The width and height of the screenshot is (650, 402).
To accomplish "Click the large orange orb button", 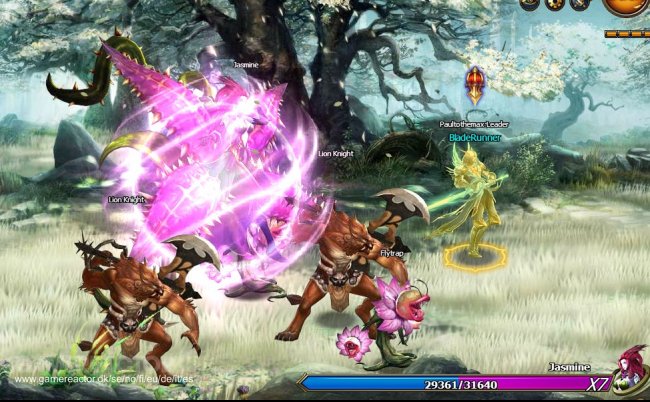I will [628, 4].
